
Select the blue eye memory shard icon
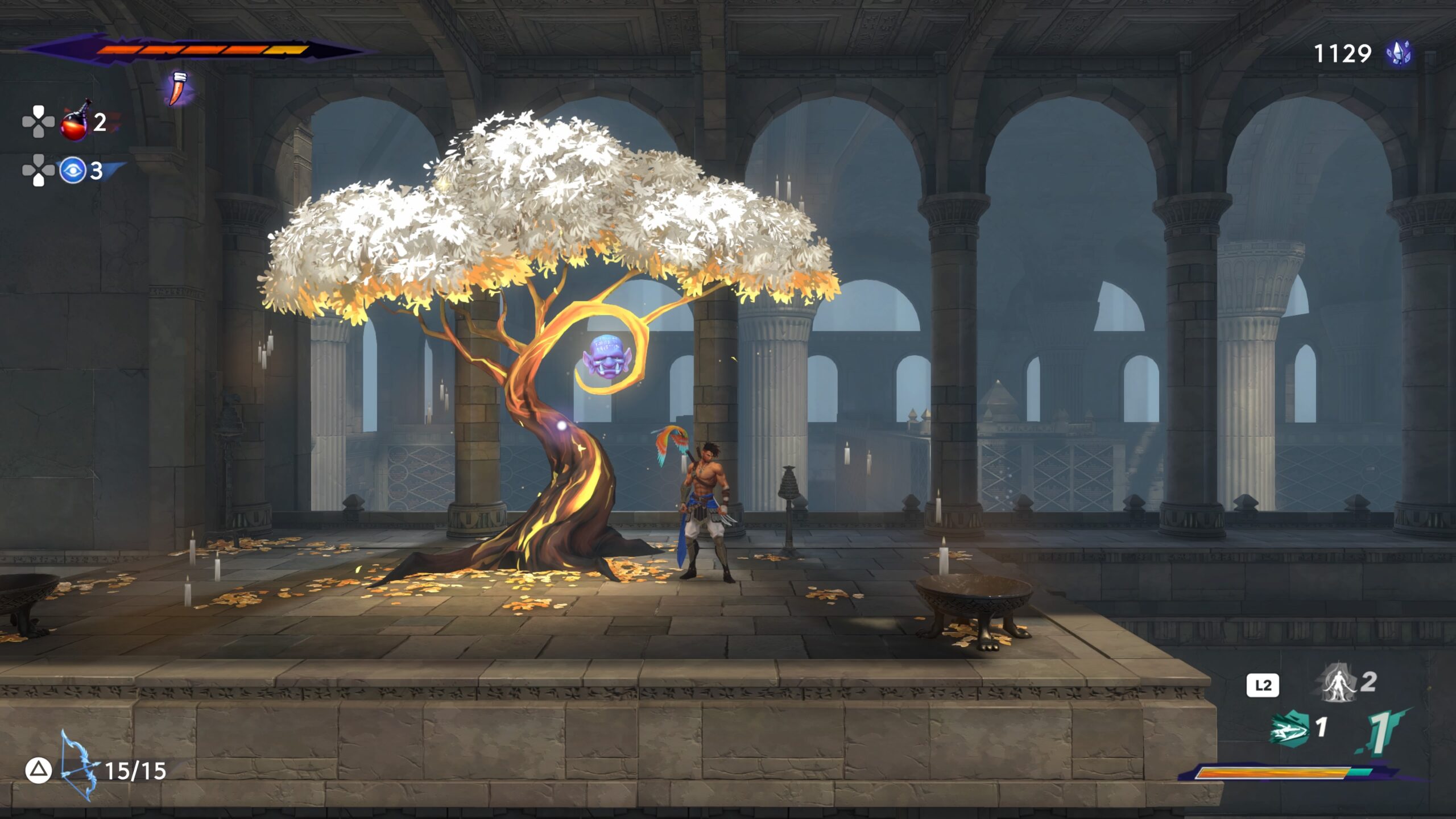click(73, 170)
